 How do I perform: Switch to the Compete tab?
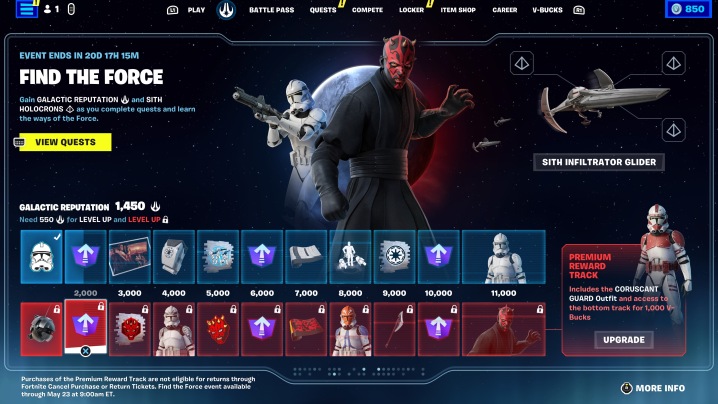tap(367, 10)
